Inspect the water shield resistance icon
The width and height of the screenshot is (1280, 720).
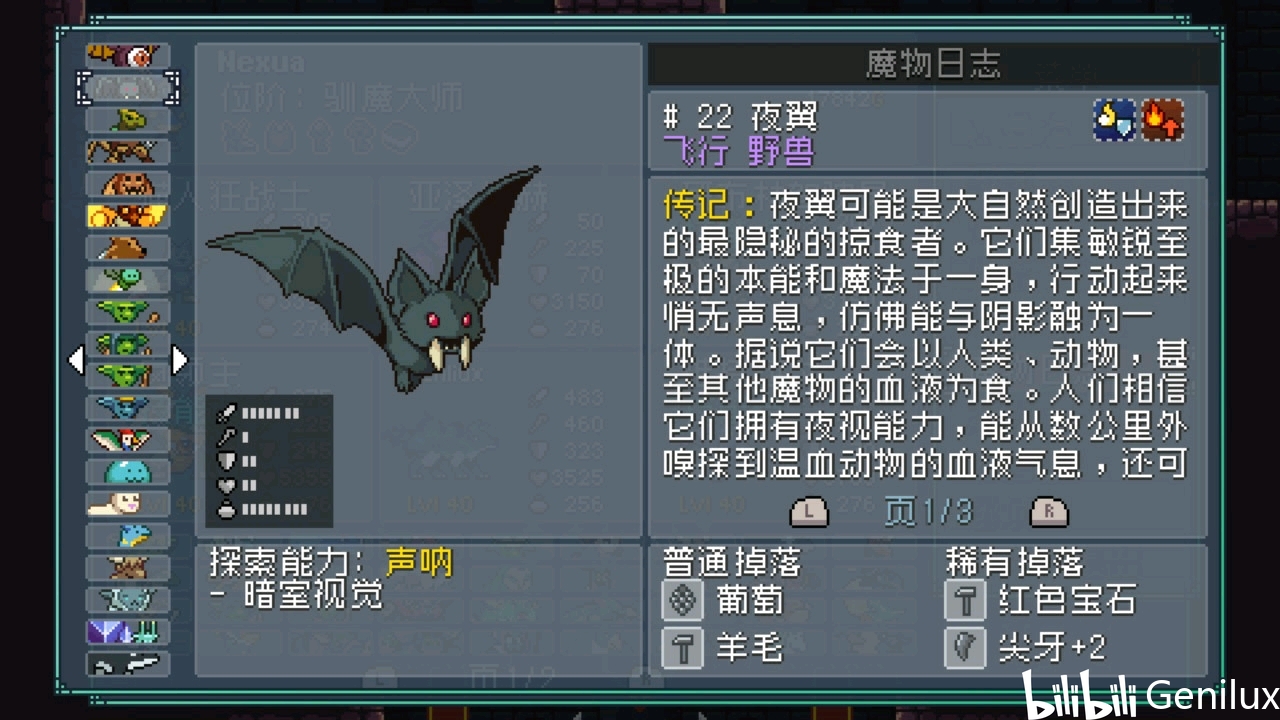(x=1114, y=120)
